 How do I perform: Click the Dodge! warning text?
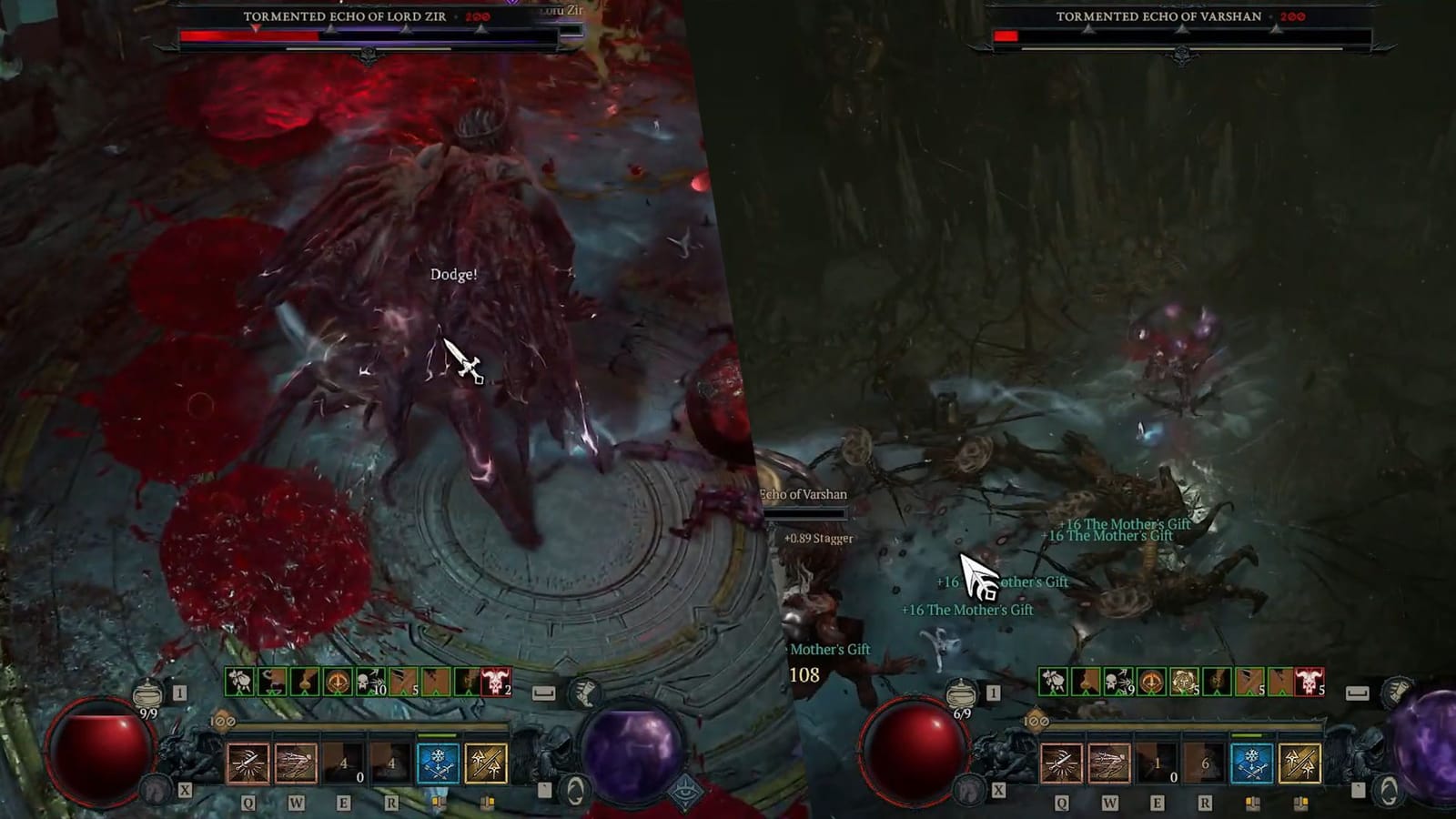[x=452, y=273]
